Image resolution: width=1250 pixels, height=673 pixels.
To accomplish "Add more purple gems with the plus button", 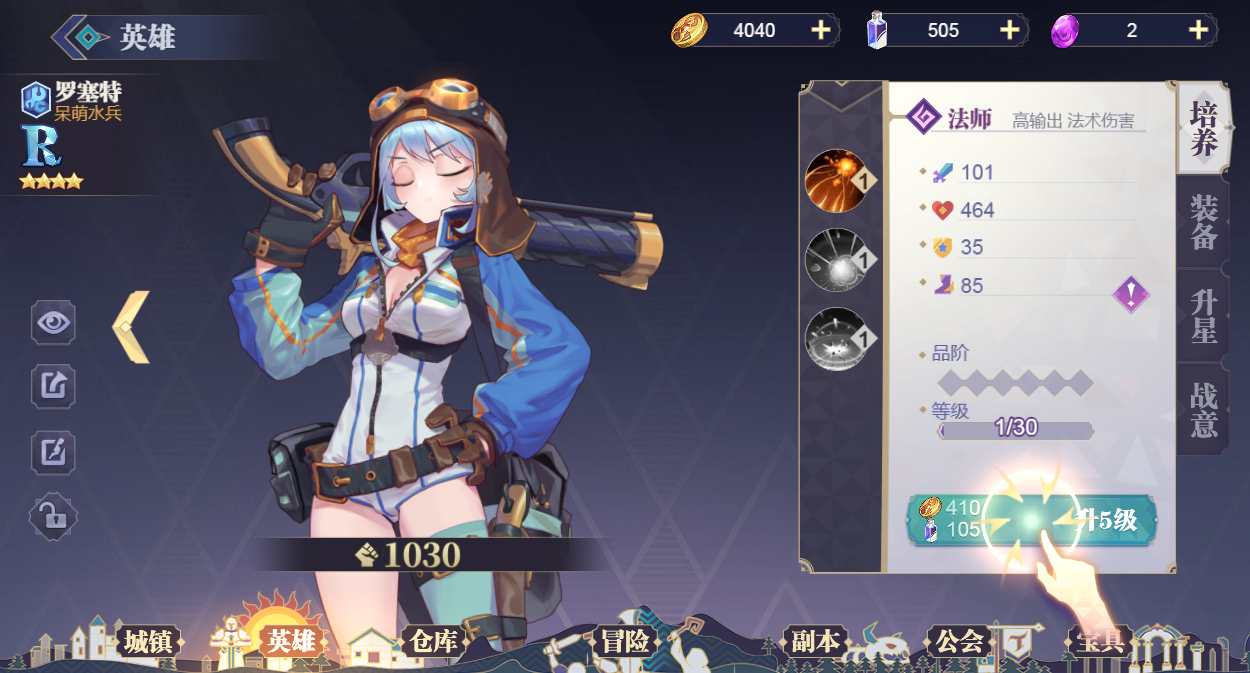I will coord(1198,30).
